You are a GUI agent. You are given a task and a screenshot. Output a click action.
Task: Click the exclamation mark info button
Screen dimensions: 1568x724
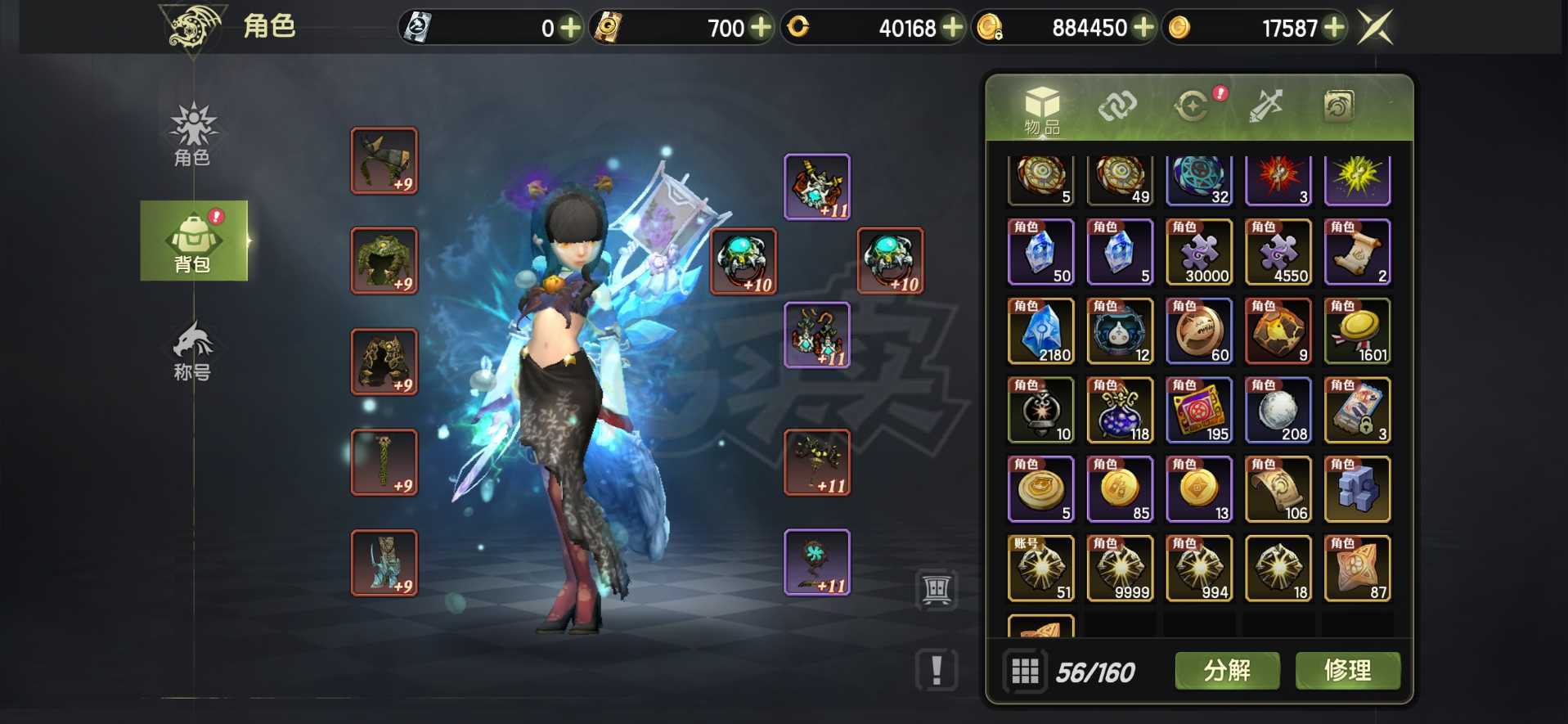[937, 670]
